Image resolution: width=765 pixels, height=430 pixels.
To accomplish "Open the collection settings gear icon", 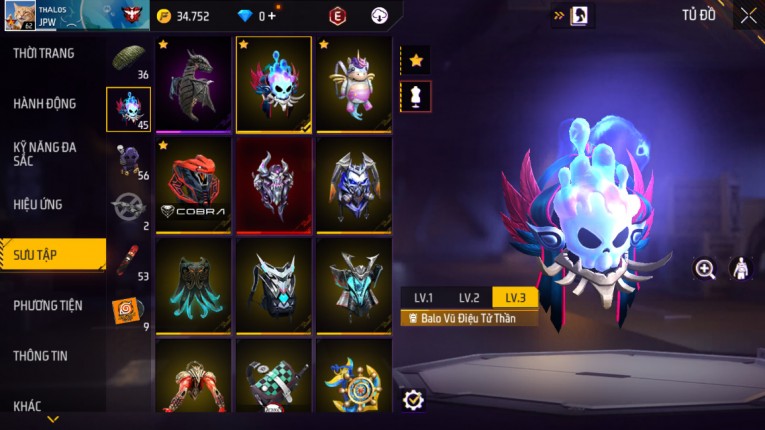I will click(x=413, y=400).
